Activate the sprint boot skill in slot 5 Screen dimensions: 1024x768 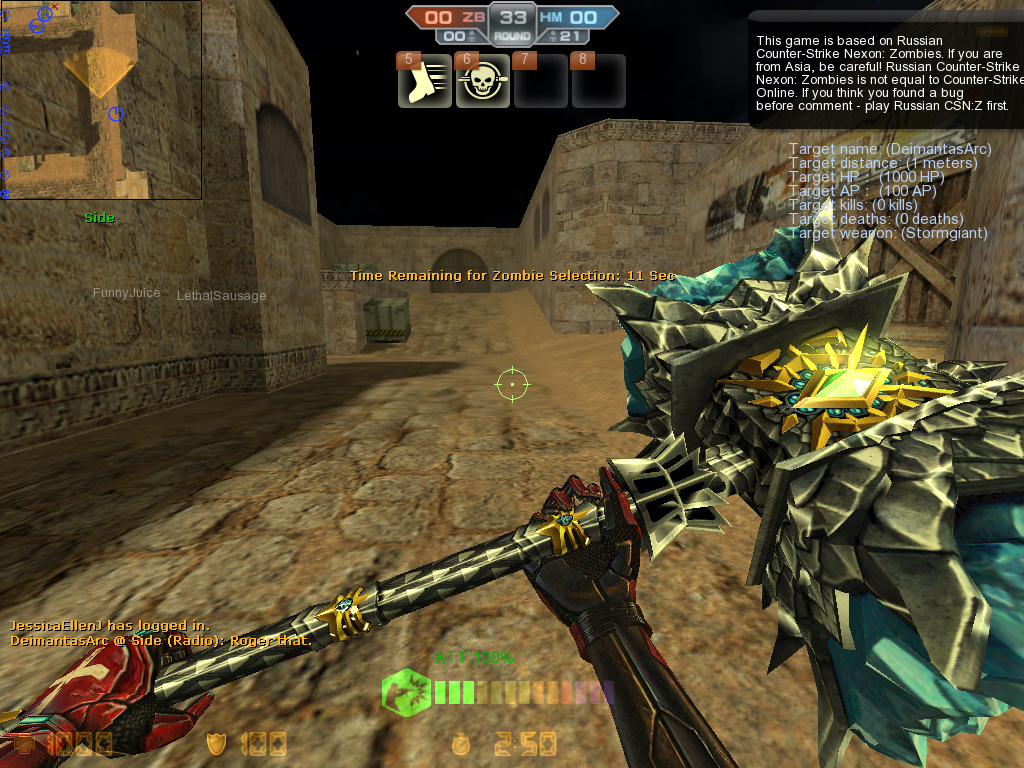coord(425,82)
